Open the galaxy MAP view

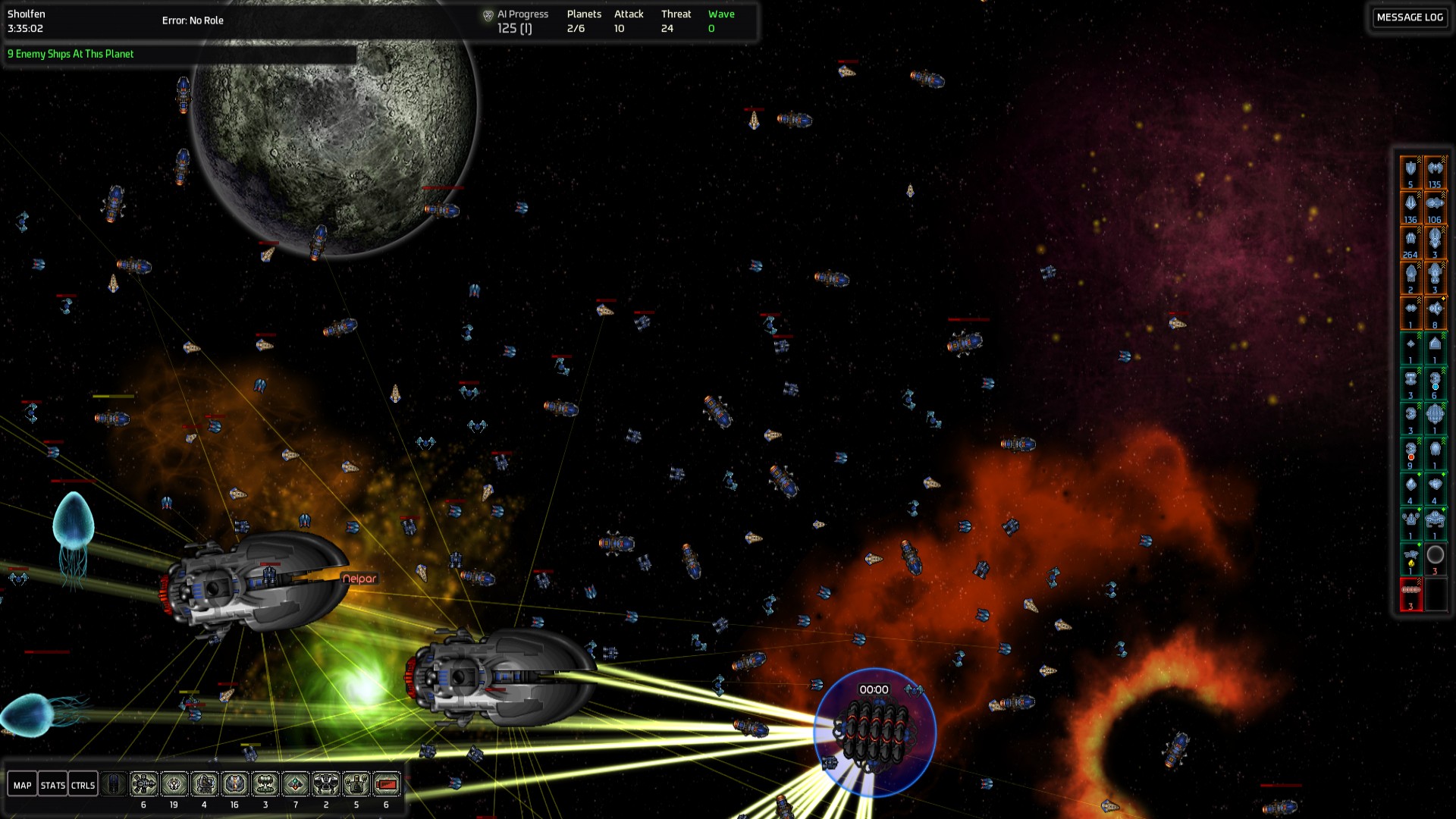[23, 785]
